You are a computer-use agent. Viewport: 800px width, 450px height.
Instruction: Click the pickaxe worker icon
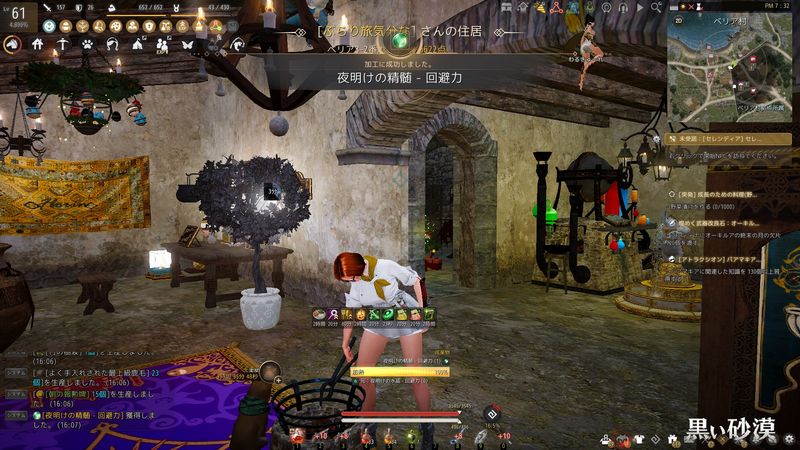(x=63, y=44)
